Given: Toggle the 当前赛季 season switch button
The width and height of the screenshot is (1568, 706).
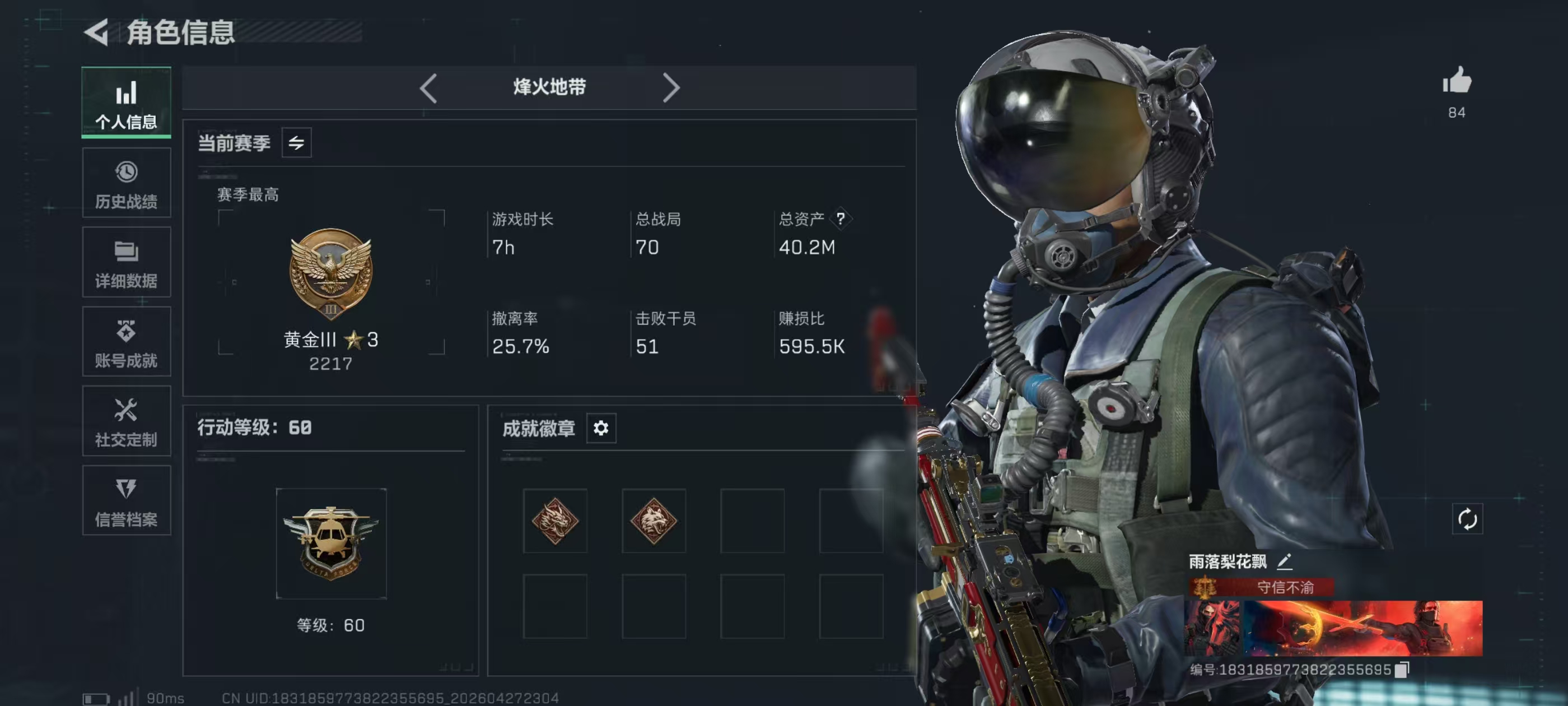Looking at the screenshot, I should 296,143.
